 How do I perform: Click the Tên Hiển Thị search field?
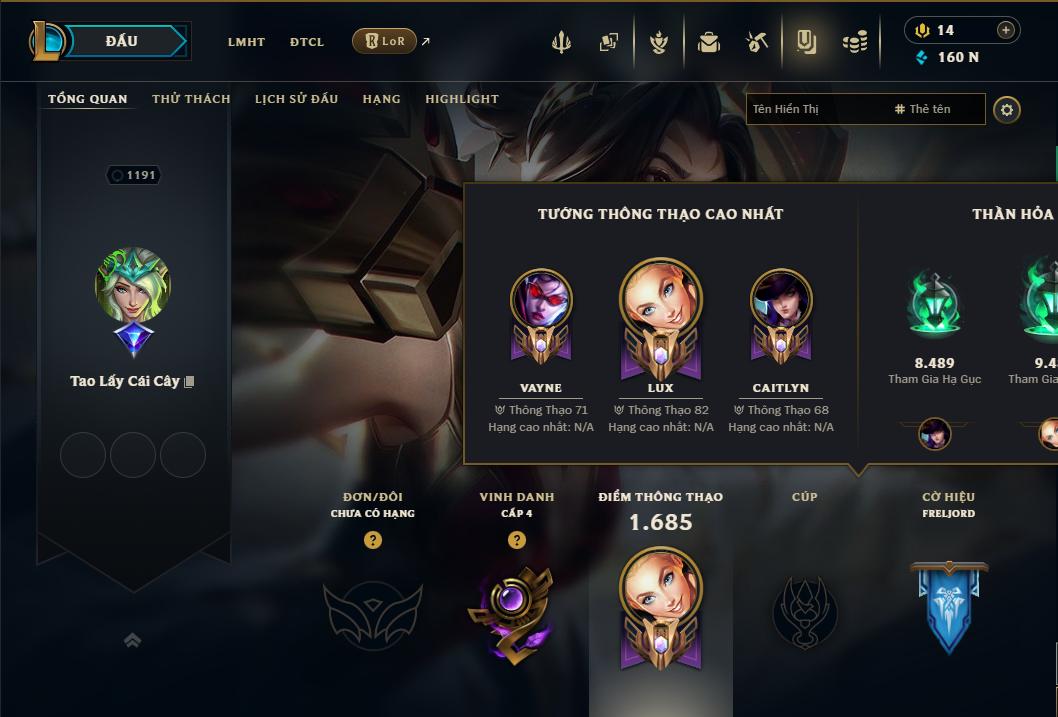click(815, 109)
